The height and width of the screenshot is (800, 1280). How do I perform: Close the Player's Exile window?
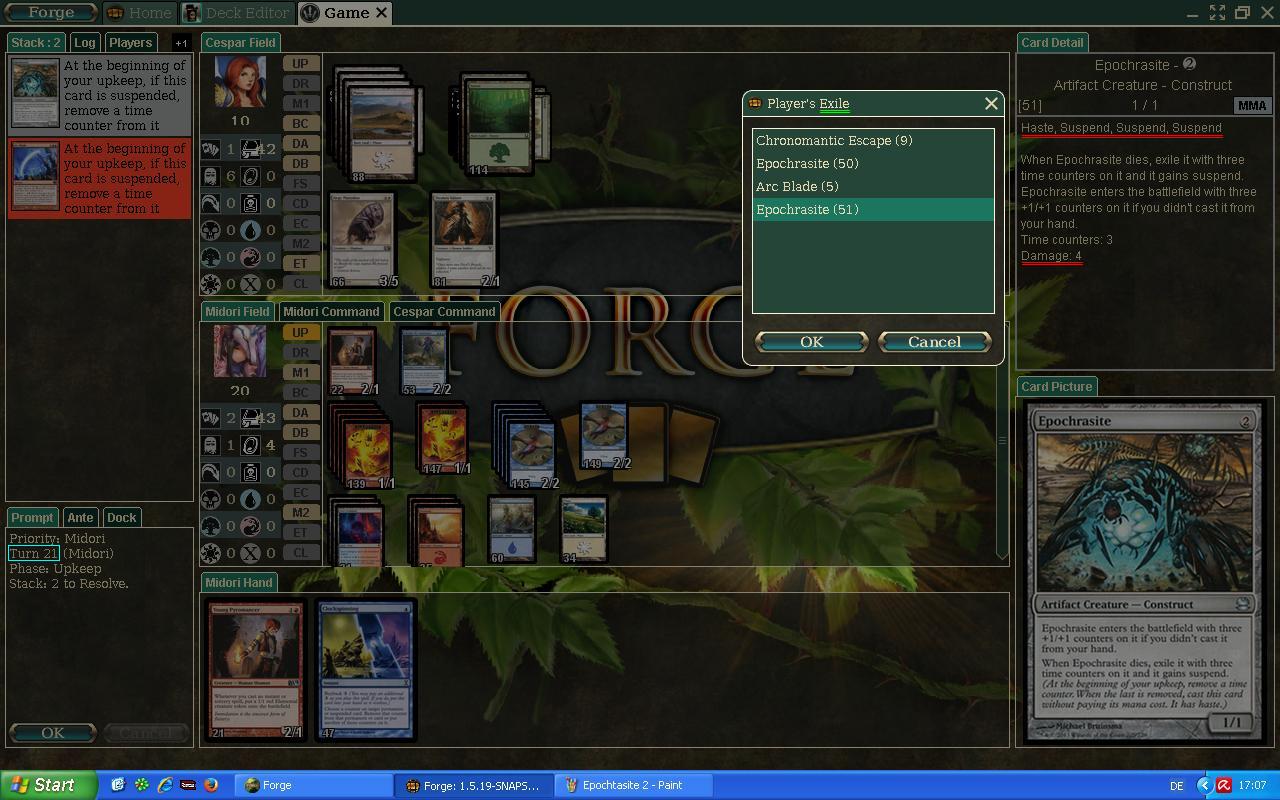(x=991, y=103)
